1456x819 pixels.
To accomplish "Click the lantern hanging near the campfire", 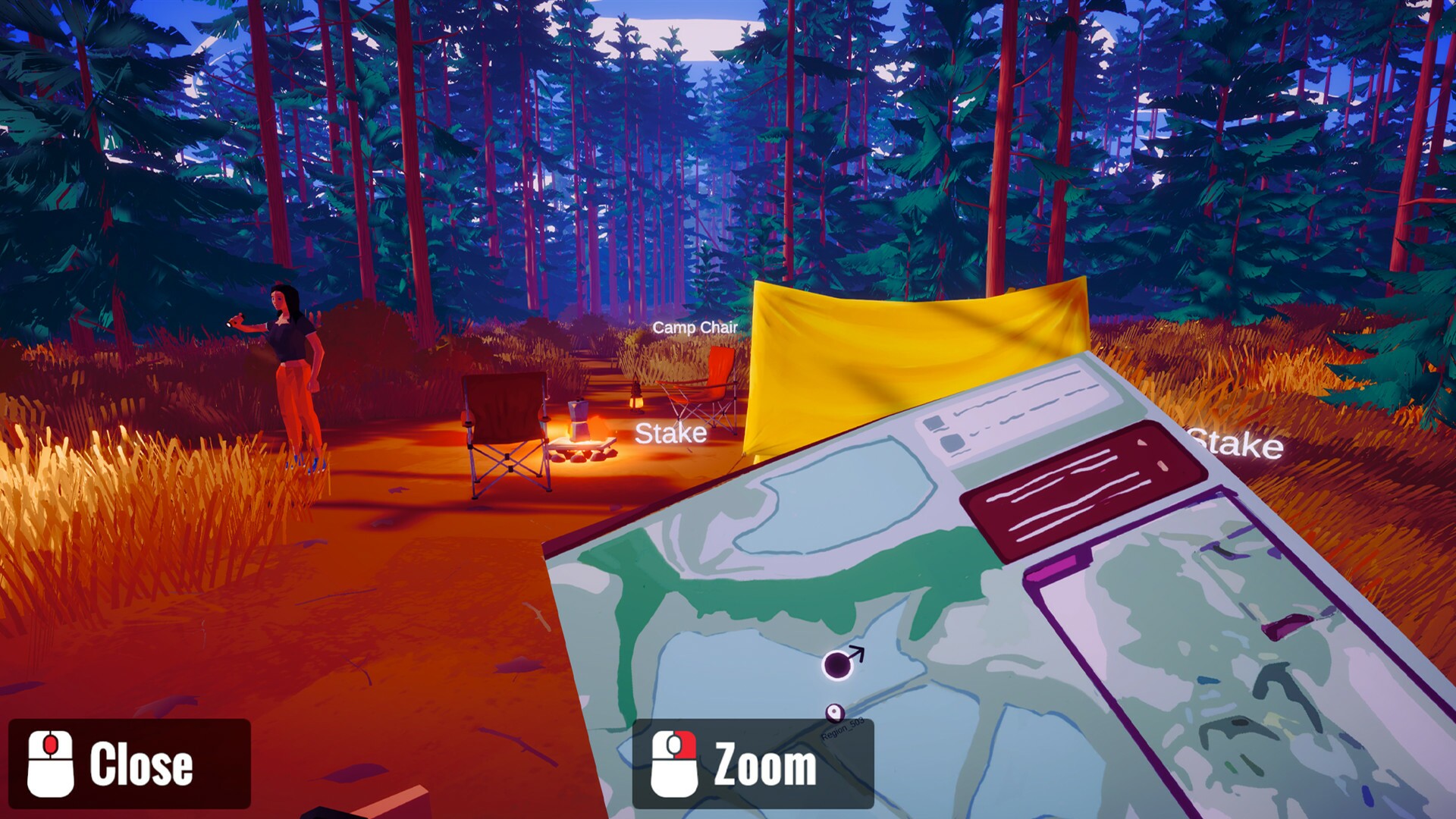I will (637, 398).
